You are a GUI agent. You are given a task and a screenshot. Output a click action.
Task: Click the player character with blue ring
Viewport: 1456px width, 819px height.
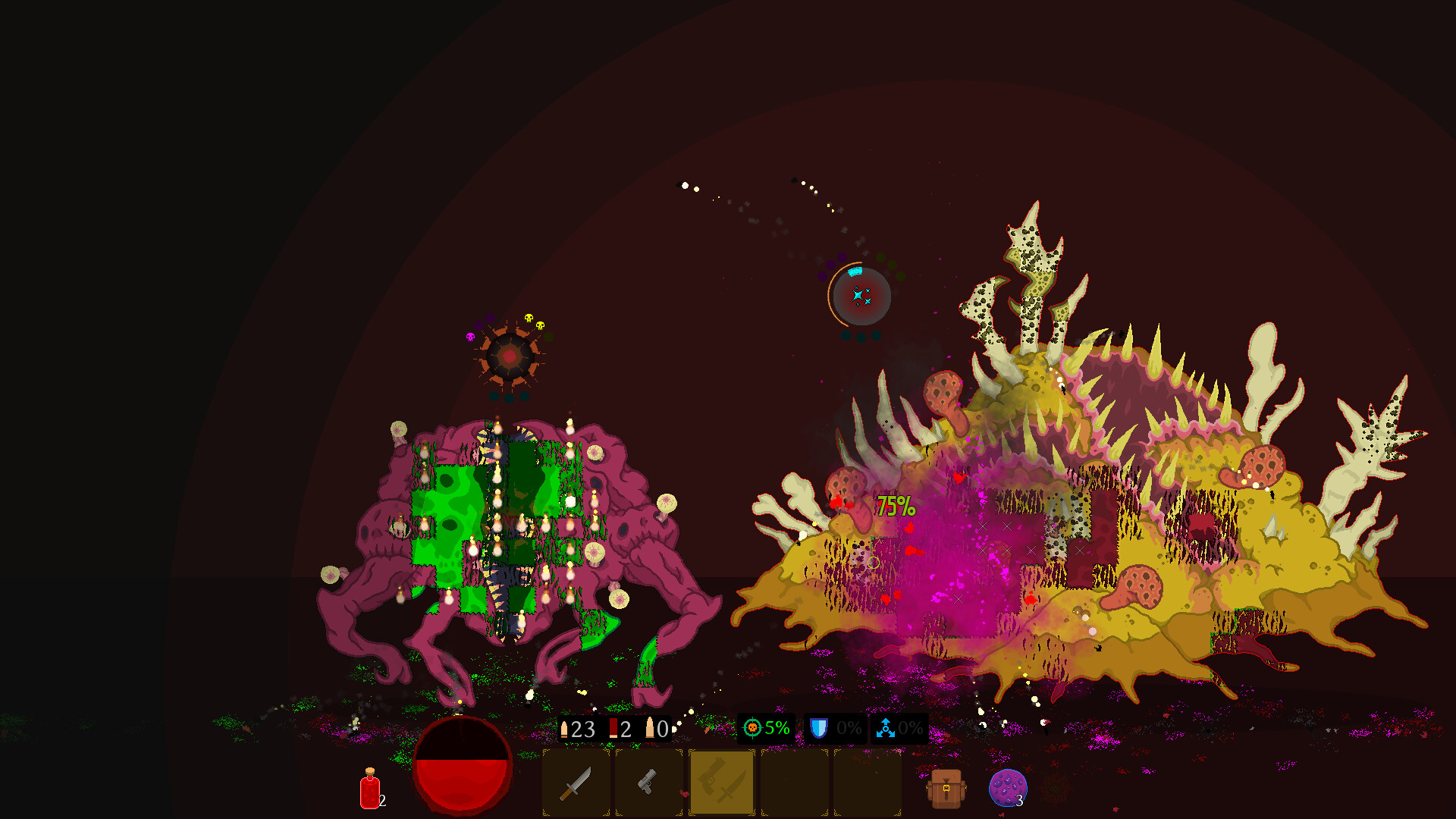point(861,296)
